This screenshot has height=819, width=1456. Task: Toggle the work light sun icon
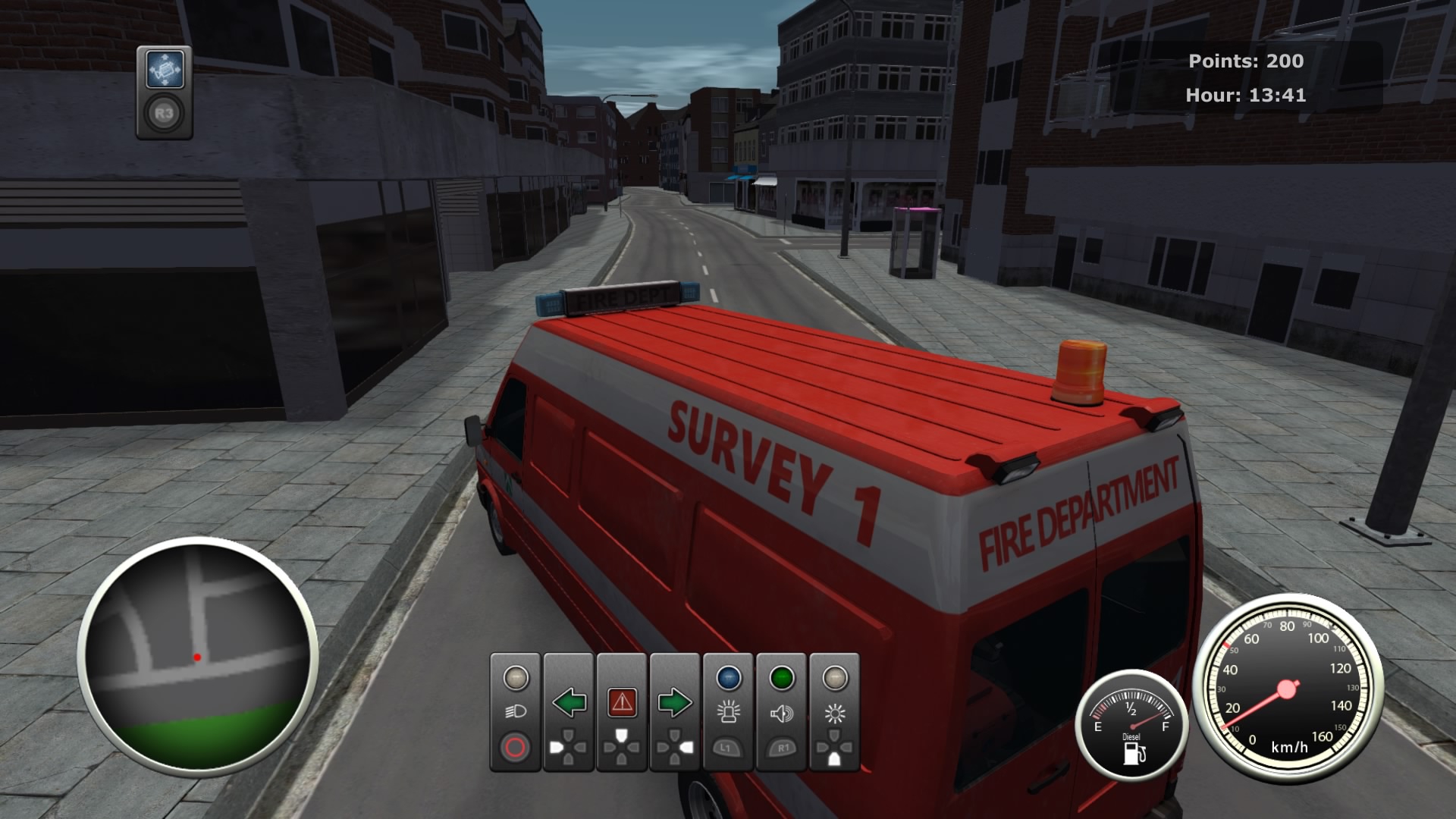[x=833, y=712]
